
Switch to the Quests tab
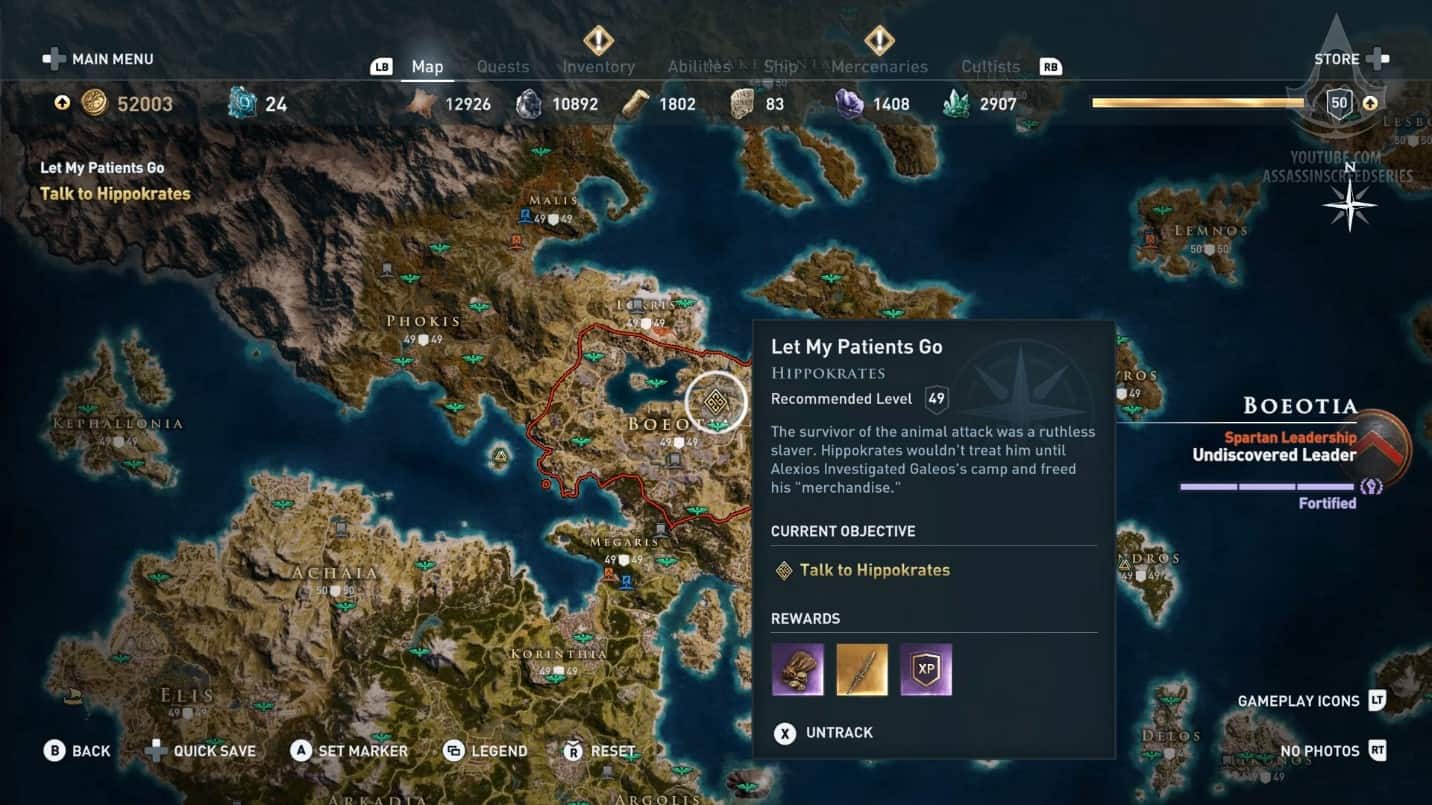(502, 67)
